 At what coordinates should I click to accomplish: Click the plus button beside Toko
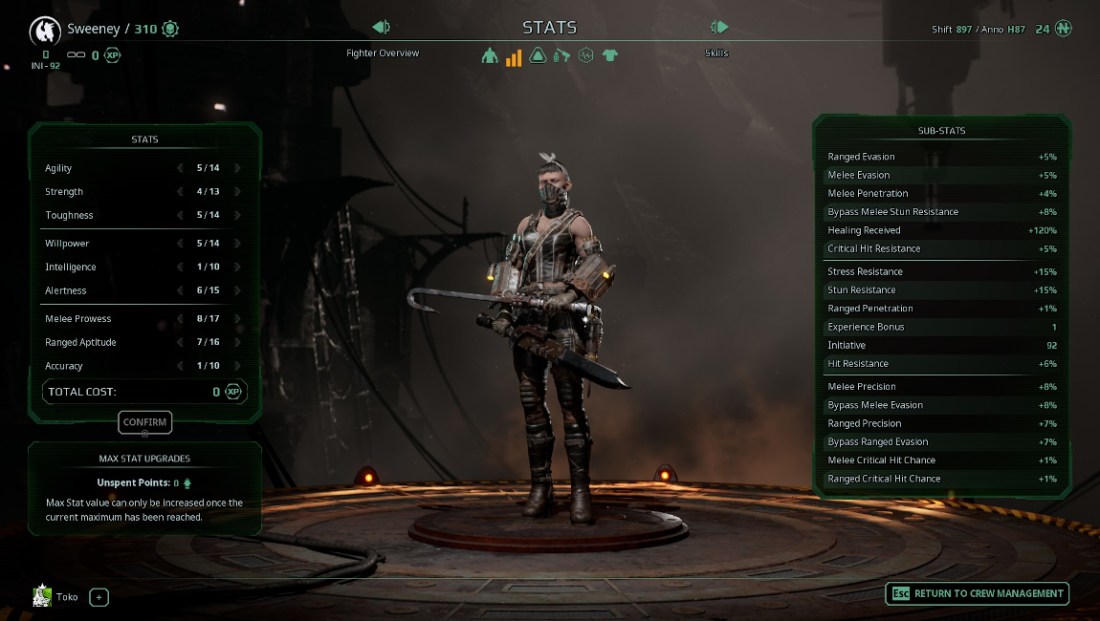(x=99, y=597)
